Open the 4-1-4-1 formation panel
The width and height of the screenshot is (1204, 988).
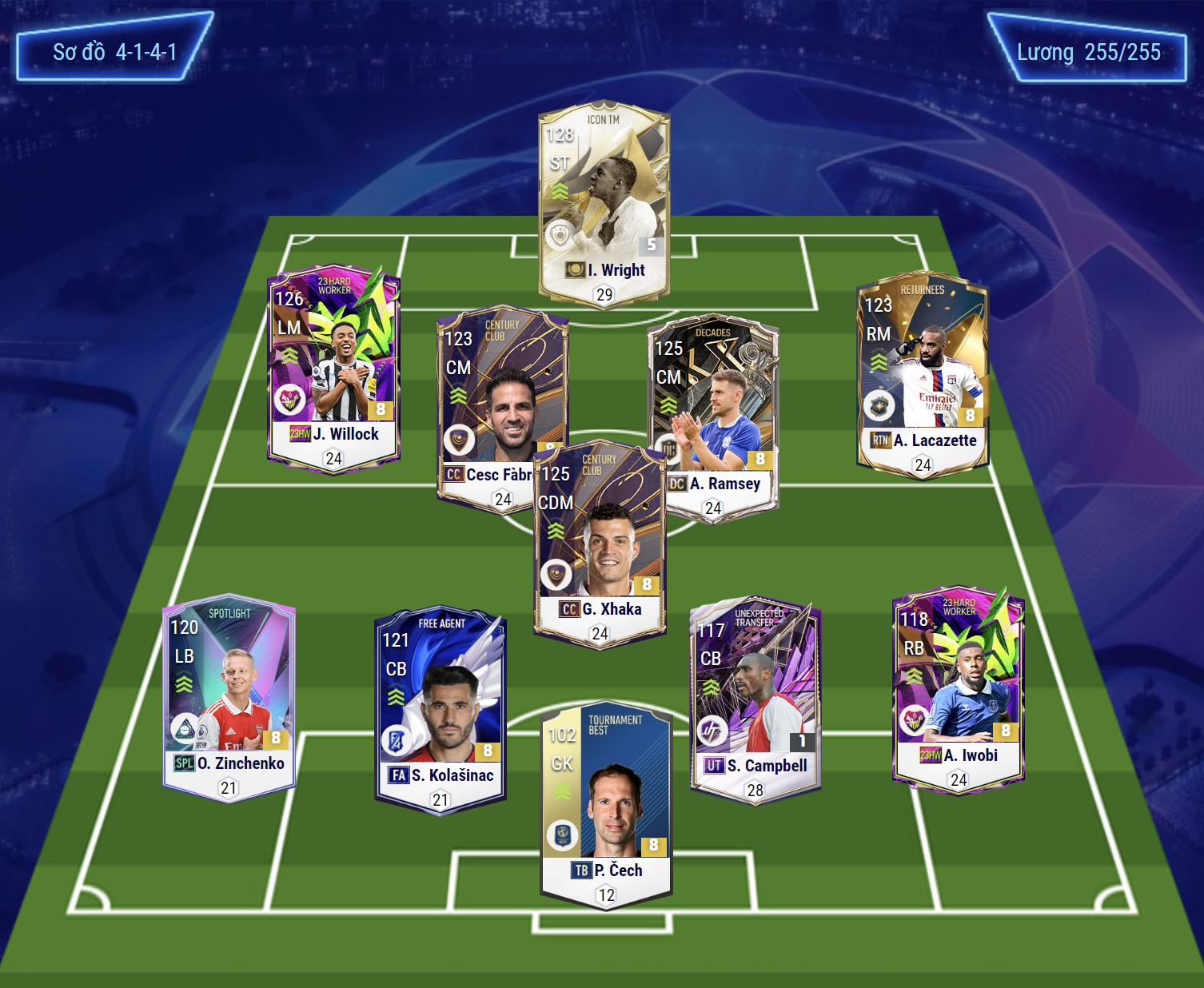(x=114, y=52)
